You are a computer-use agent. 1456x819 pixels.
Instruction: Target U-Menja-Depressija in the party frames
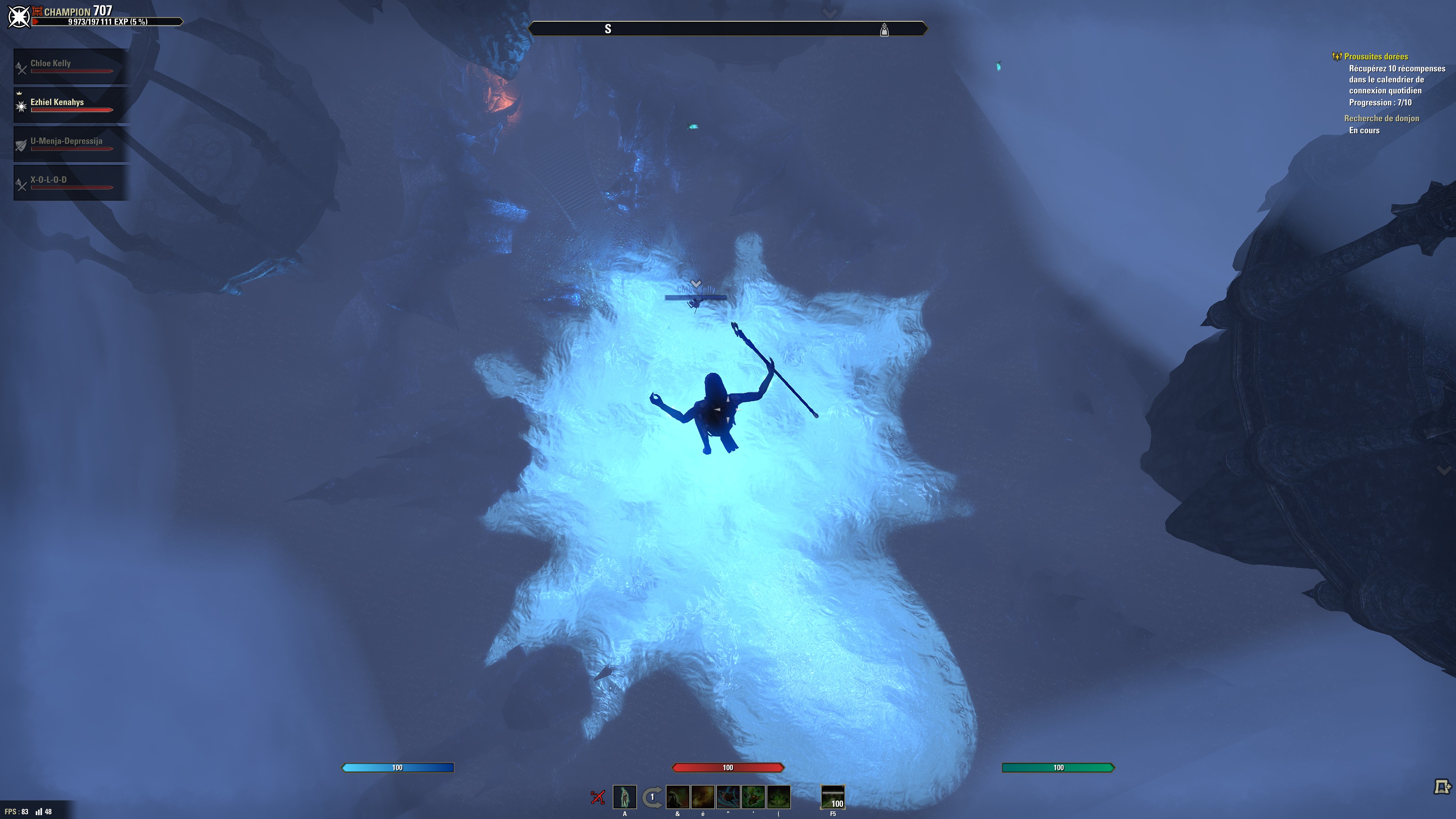(x=71, y=144)
